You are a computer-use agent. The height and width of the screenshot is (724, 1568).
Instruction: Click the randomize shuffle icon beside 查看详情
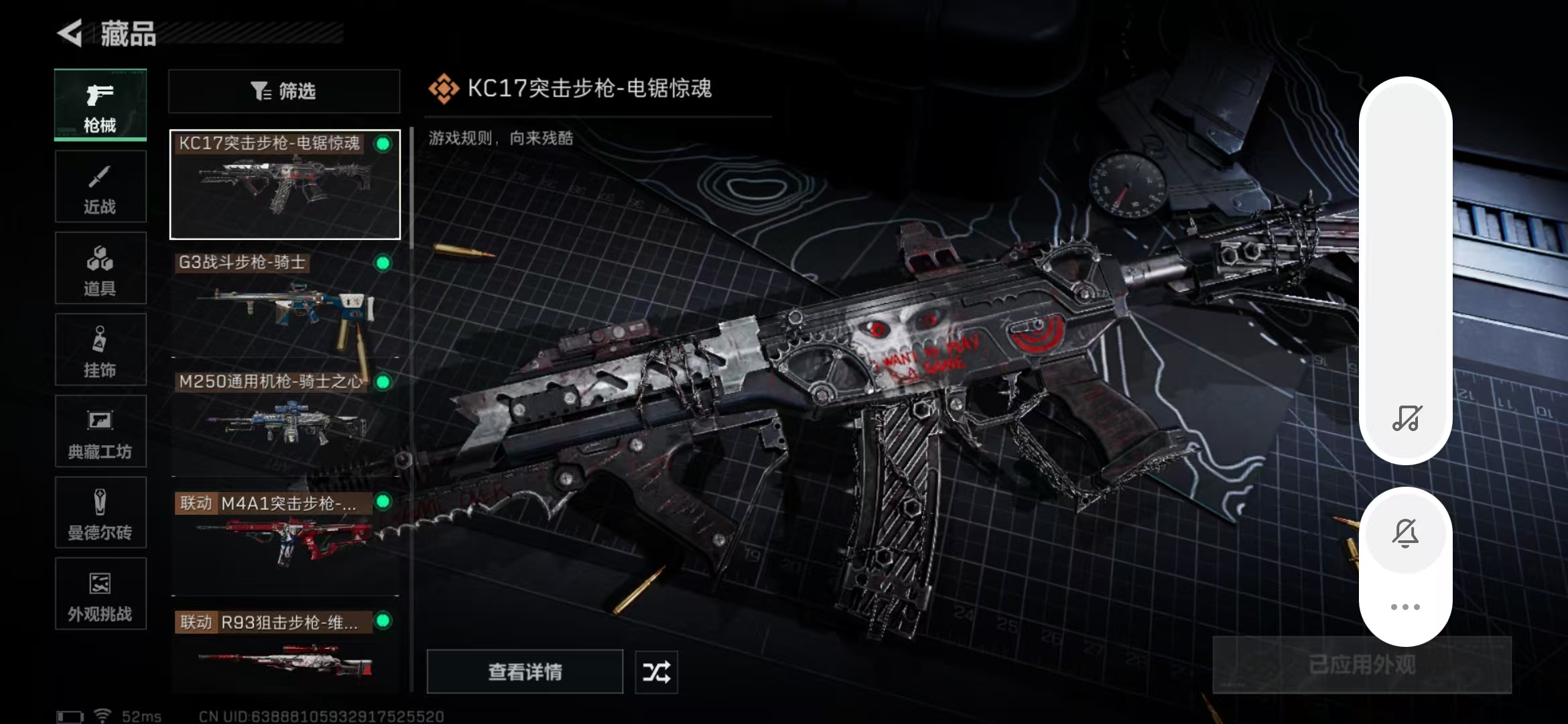coord(655,672)
